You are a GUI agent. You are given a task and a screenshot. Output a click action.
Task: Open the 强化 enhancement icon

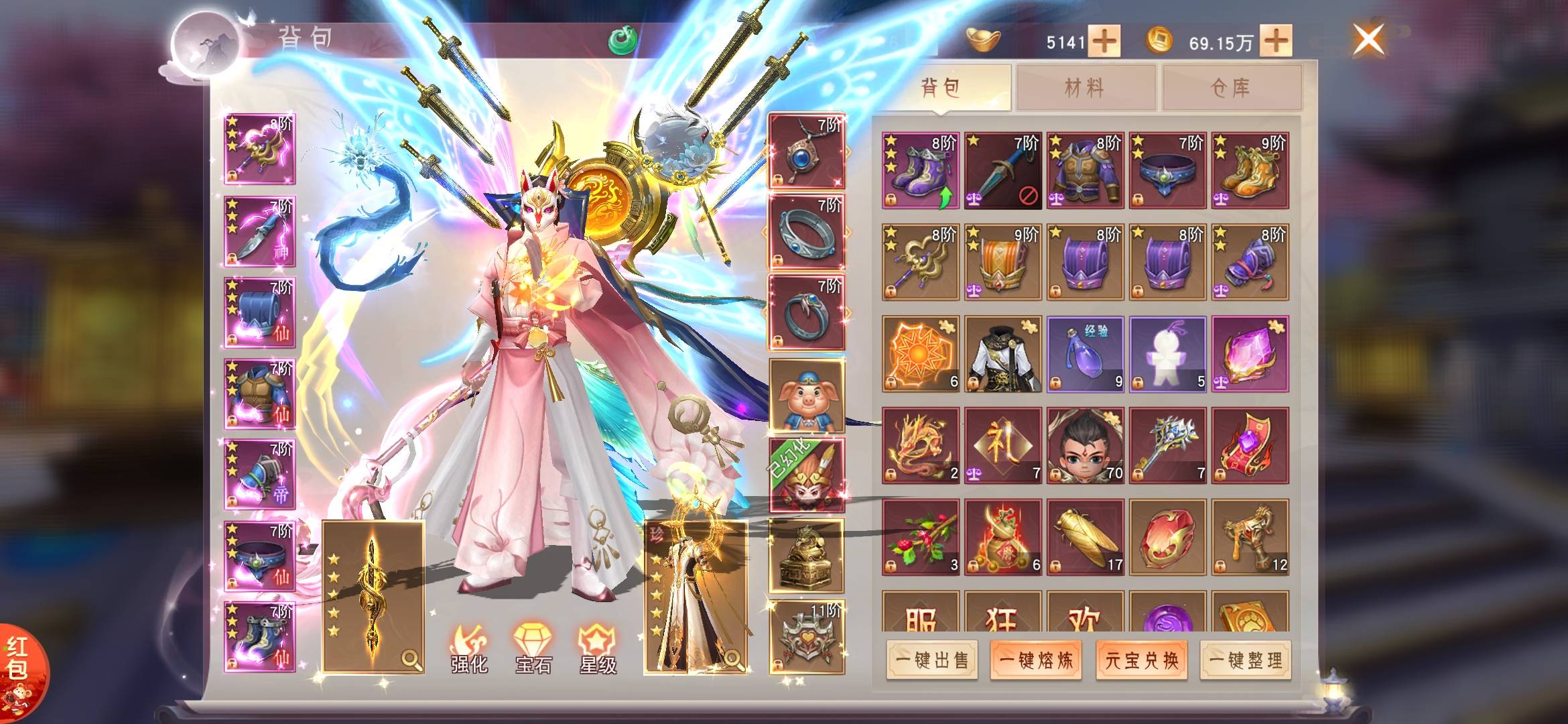[468, 649]
